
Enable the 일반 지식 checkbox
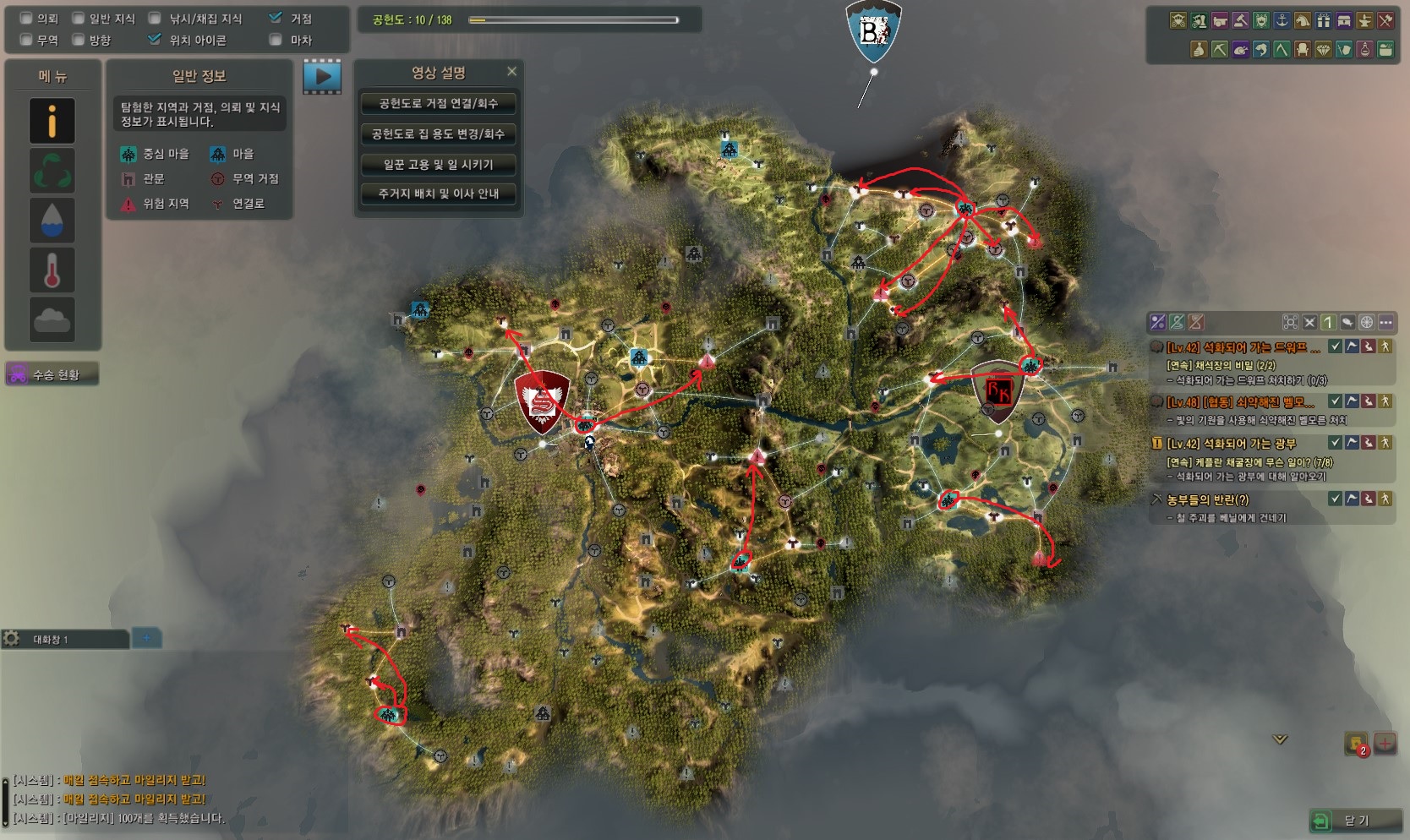(79, 19)
